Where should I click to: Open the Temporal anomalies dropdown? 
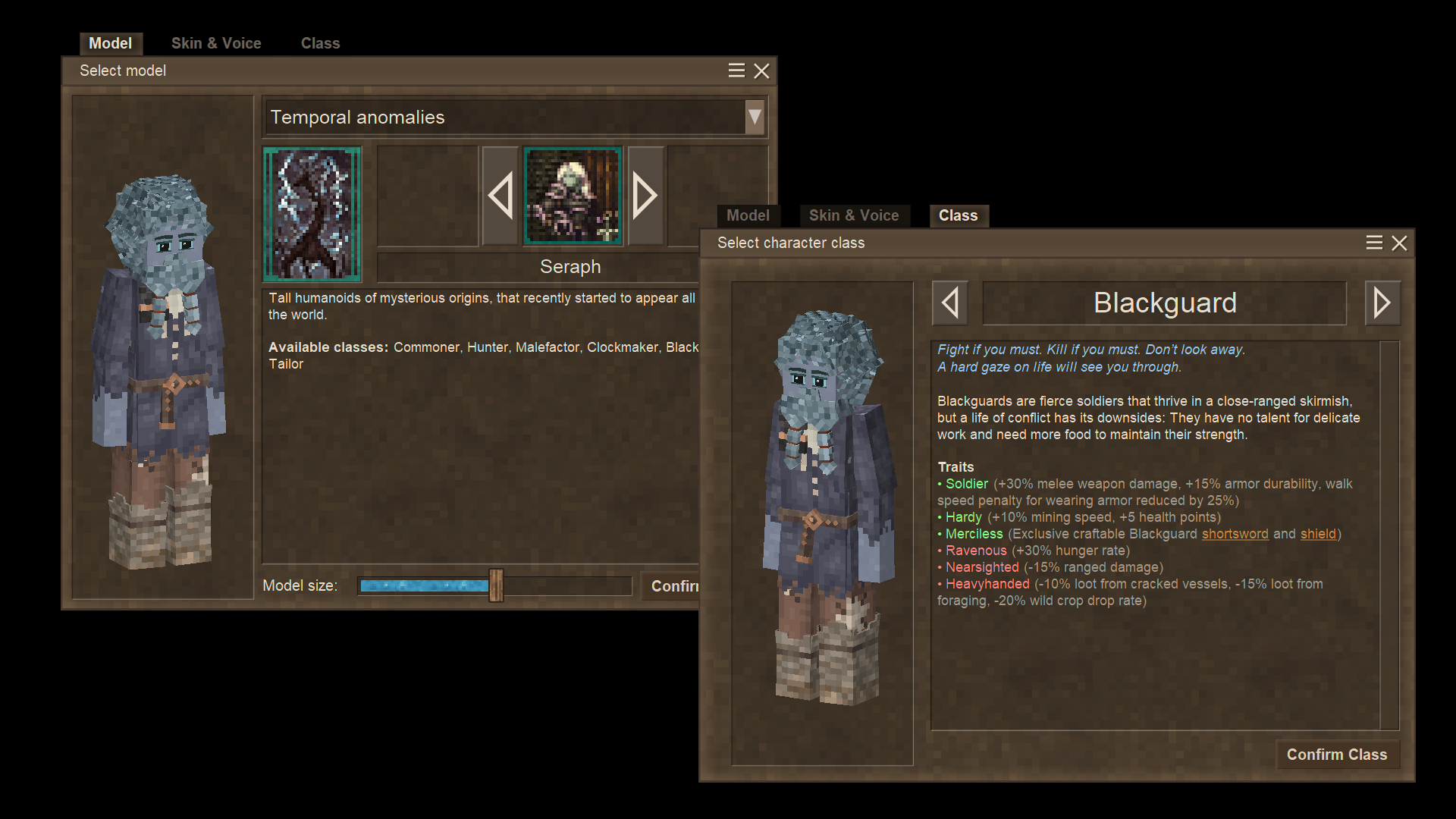(x=754, y=117)
